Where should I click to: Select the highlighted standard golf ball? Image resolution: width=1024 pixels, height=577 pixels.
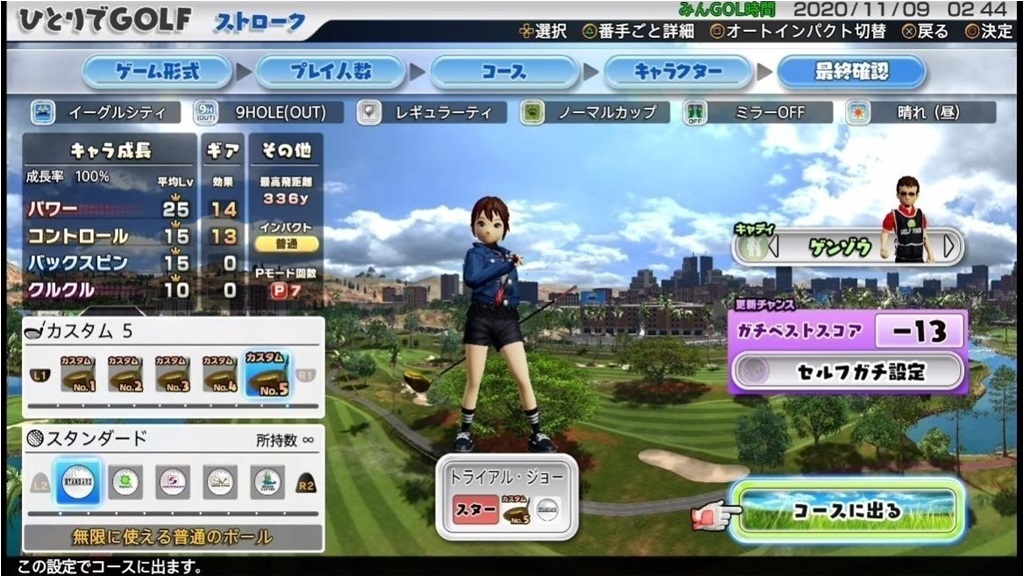click(77, 481)
